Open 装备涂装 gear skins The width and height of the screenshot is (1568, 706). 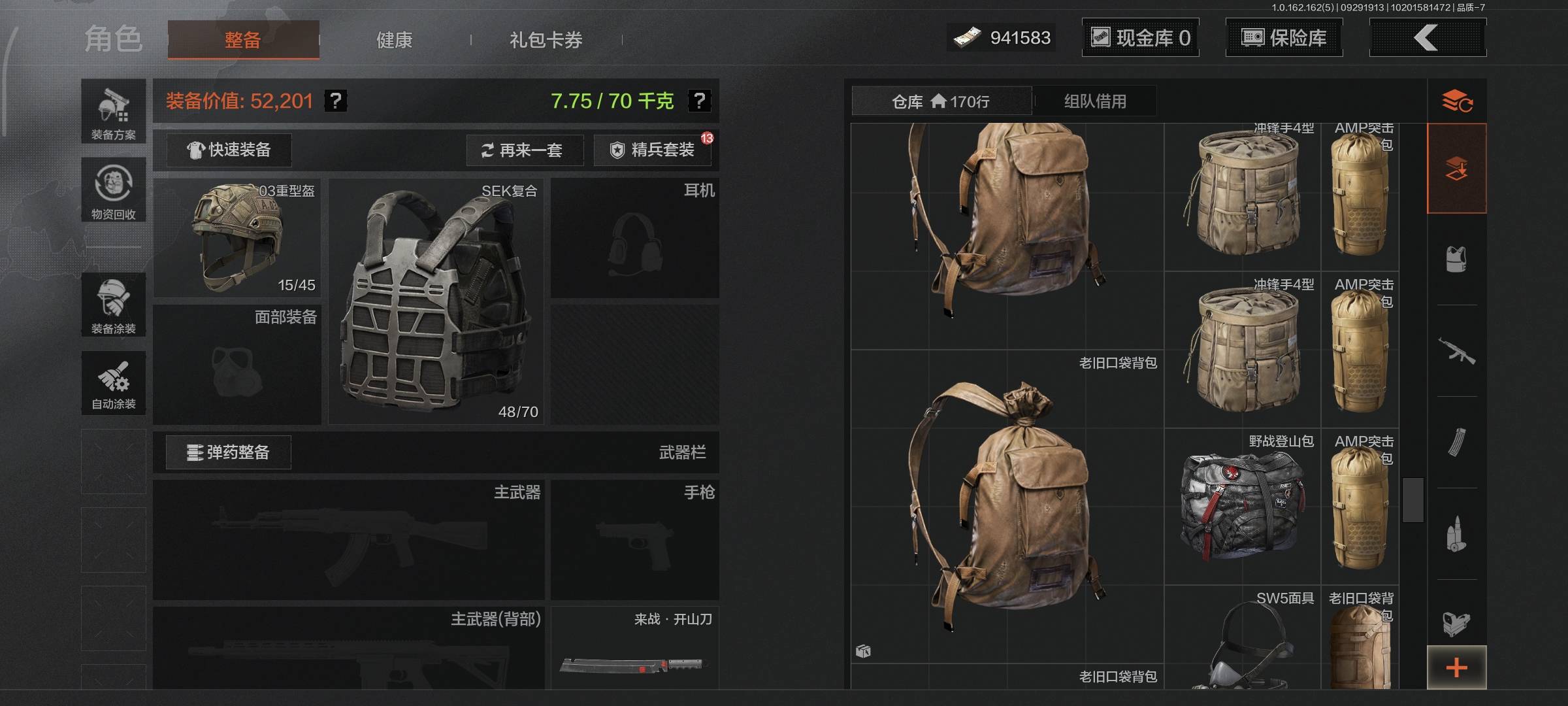114,305
